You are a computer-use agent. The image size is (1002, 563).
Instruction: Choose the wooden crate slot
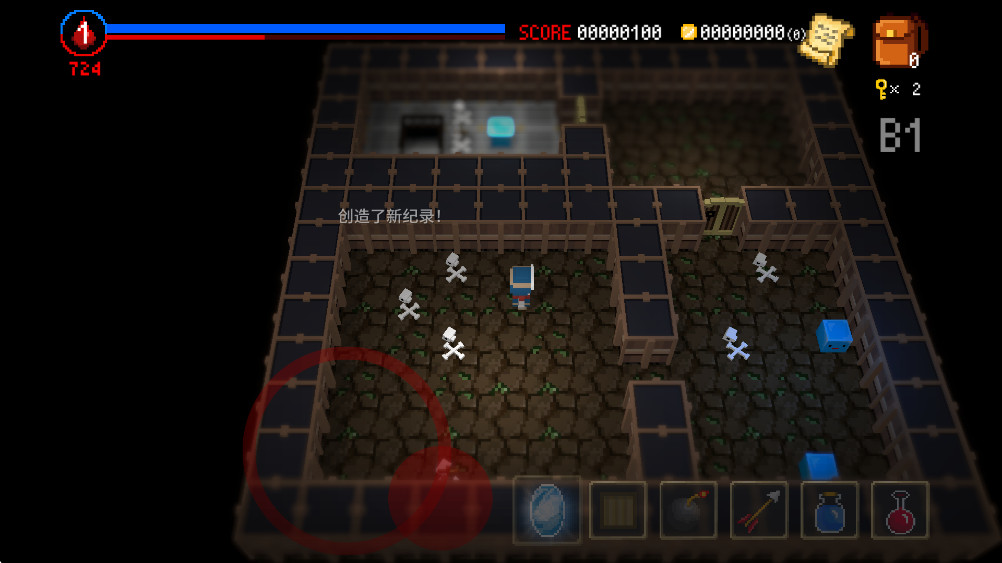click(617, 510)
